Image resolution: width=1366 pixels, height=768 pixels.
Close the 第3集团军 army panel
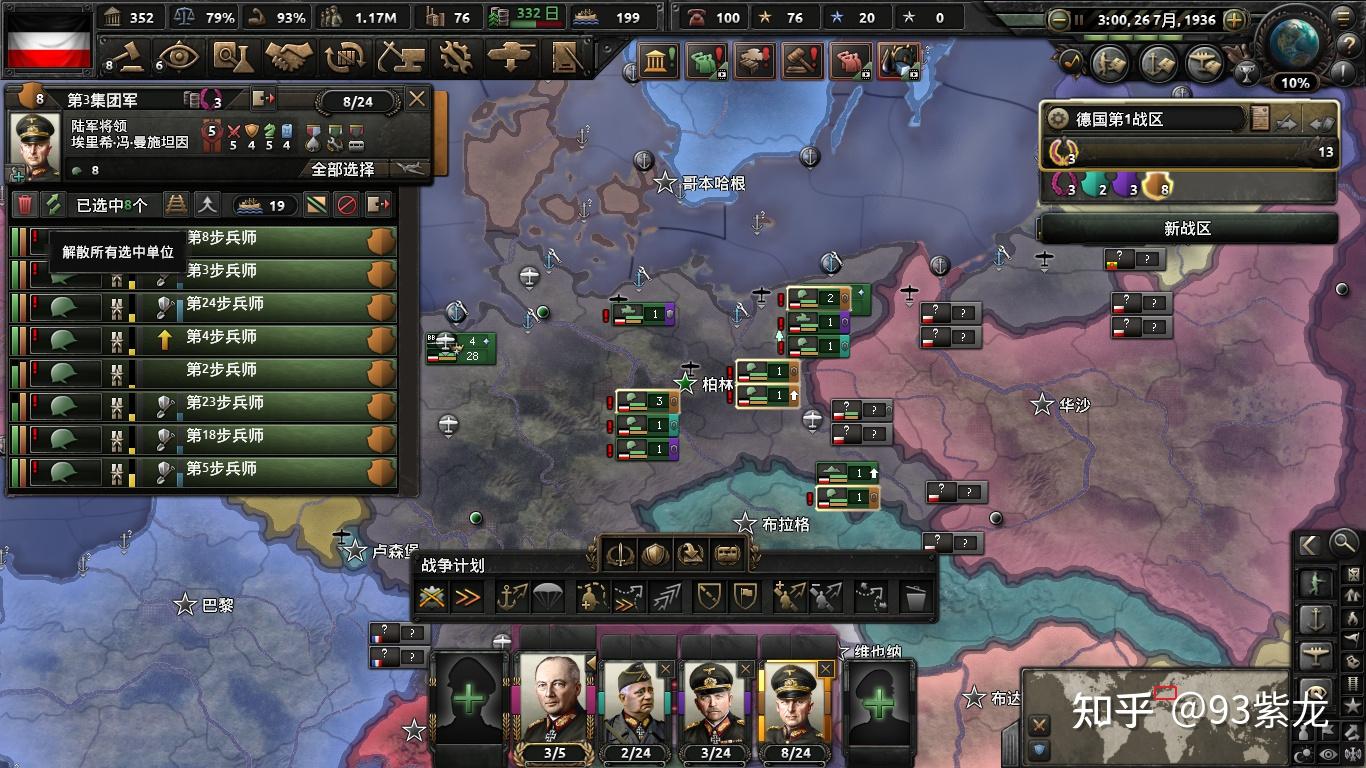pyautogui.click(x=417, y=99)
